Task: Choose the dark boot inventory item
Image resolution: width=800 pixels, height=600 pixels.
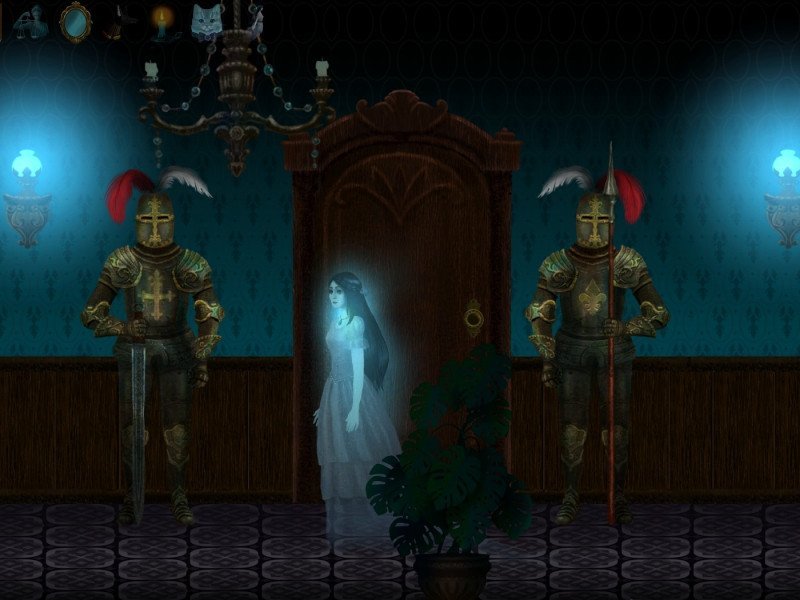Action: click(x=117, y=22)
